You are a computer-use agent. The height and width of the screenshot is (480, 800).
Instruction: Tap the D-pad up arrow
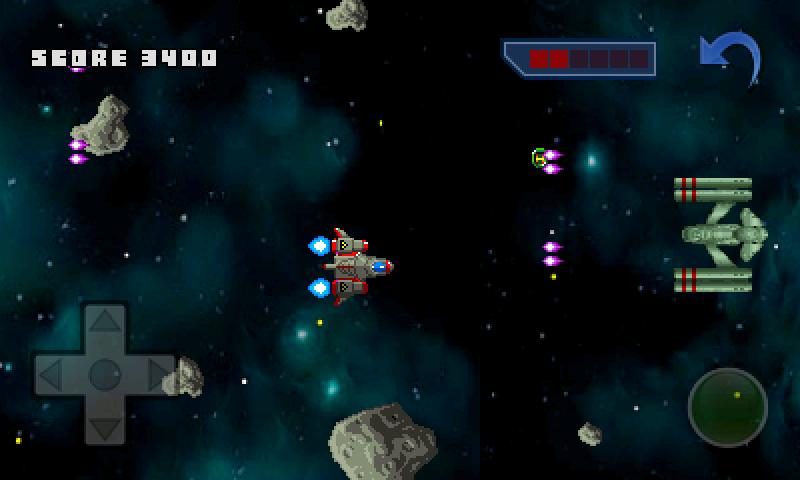[x=105, y=324]
